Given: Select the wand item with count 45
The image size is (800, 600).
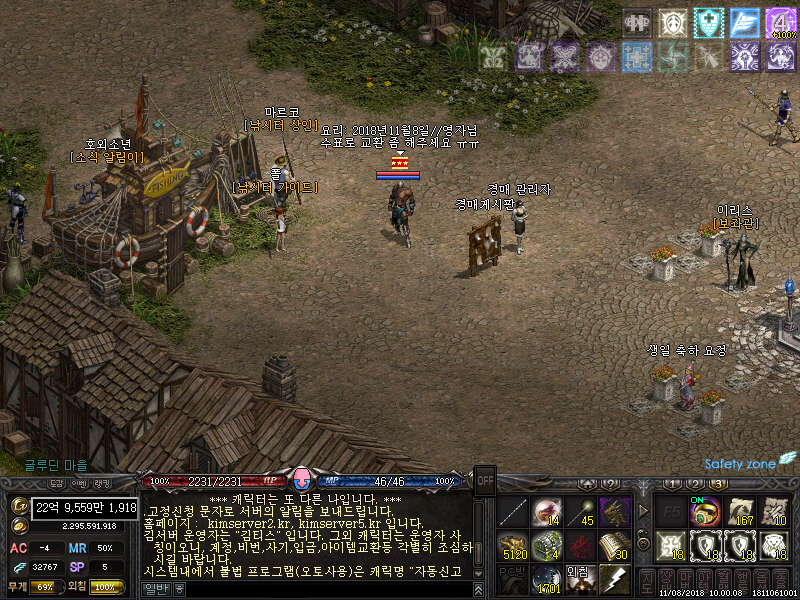Looking at the screenshot, I should [580, 512].
